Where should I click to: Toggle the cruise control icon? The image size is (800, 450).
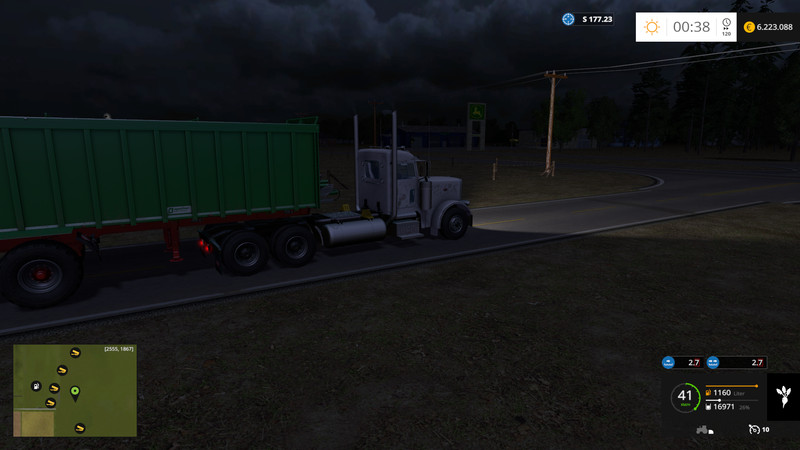coord(754,429)
